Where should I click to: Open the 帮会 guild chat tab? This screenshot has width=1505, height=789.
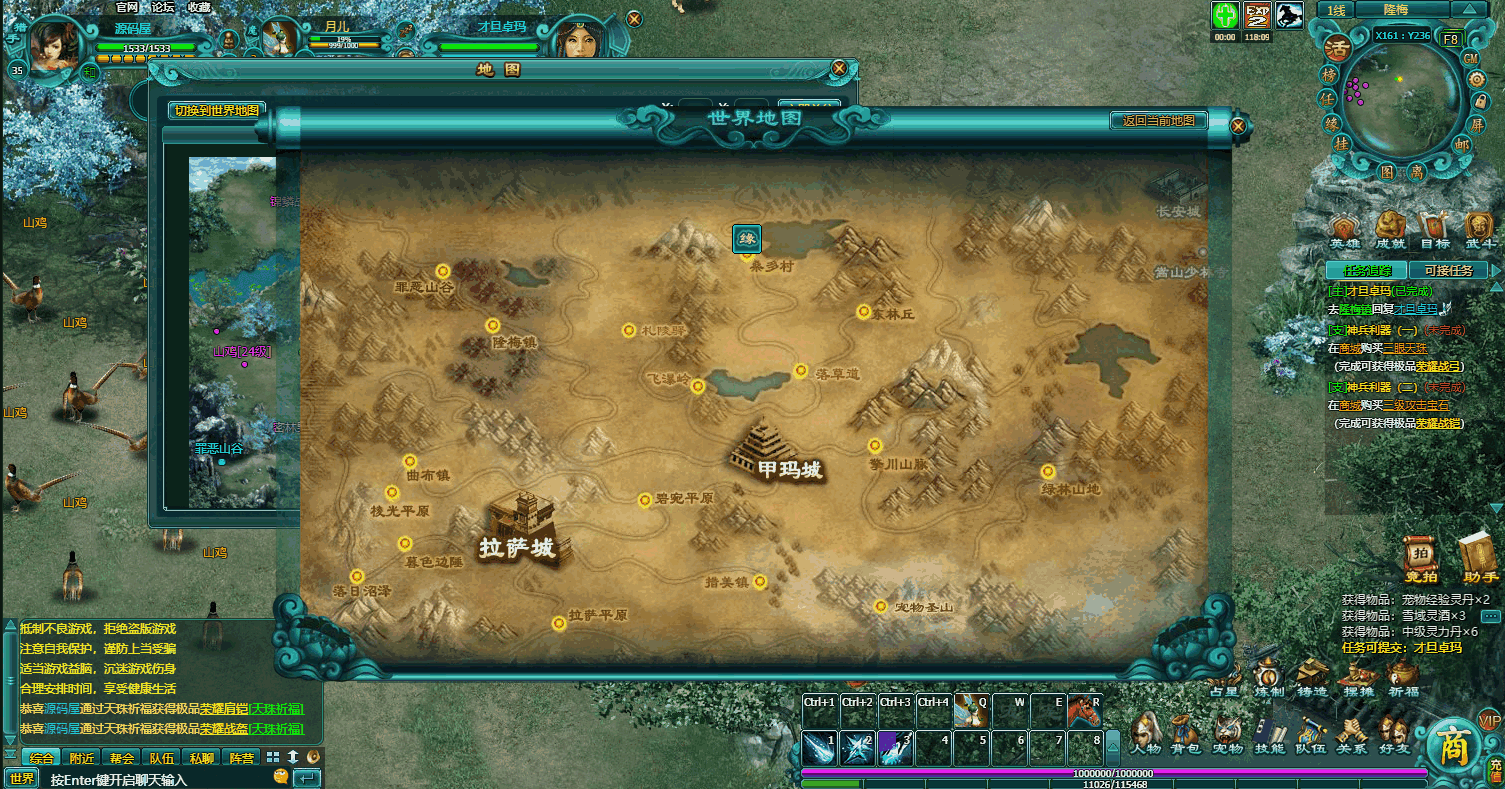123,758
